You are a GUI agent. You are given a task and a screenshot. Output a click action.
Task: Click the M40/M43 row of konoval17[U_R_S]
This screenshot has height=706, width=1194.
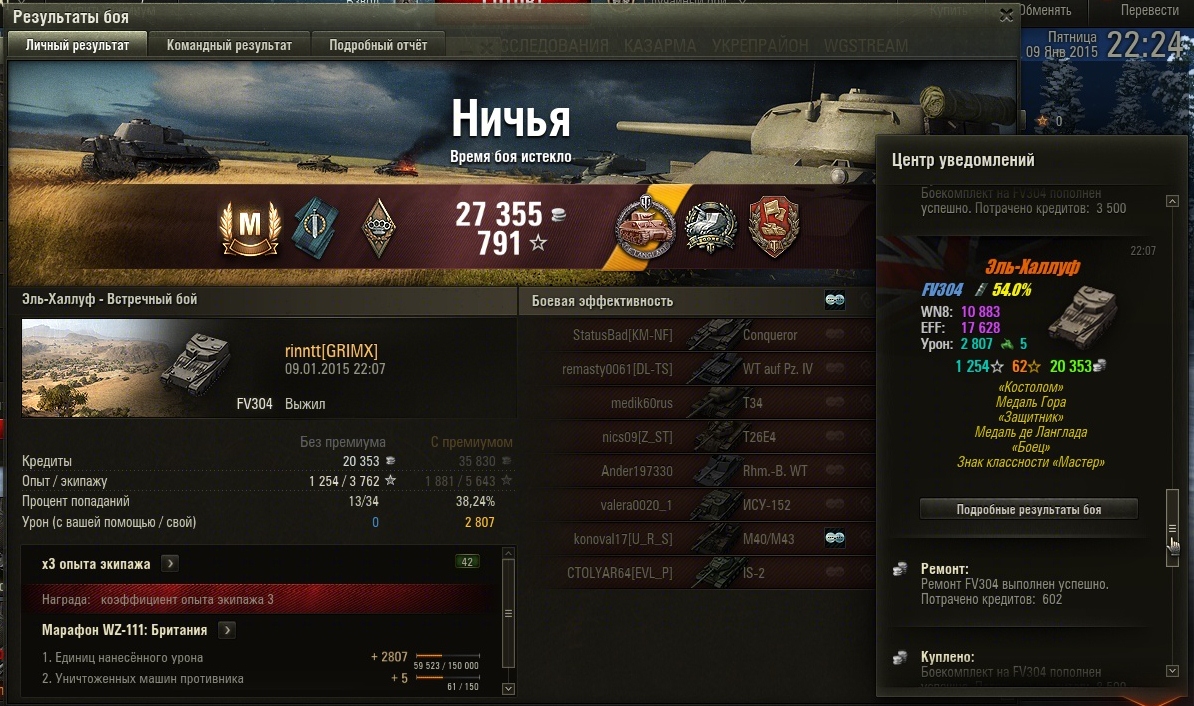(700, 539)
